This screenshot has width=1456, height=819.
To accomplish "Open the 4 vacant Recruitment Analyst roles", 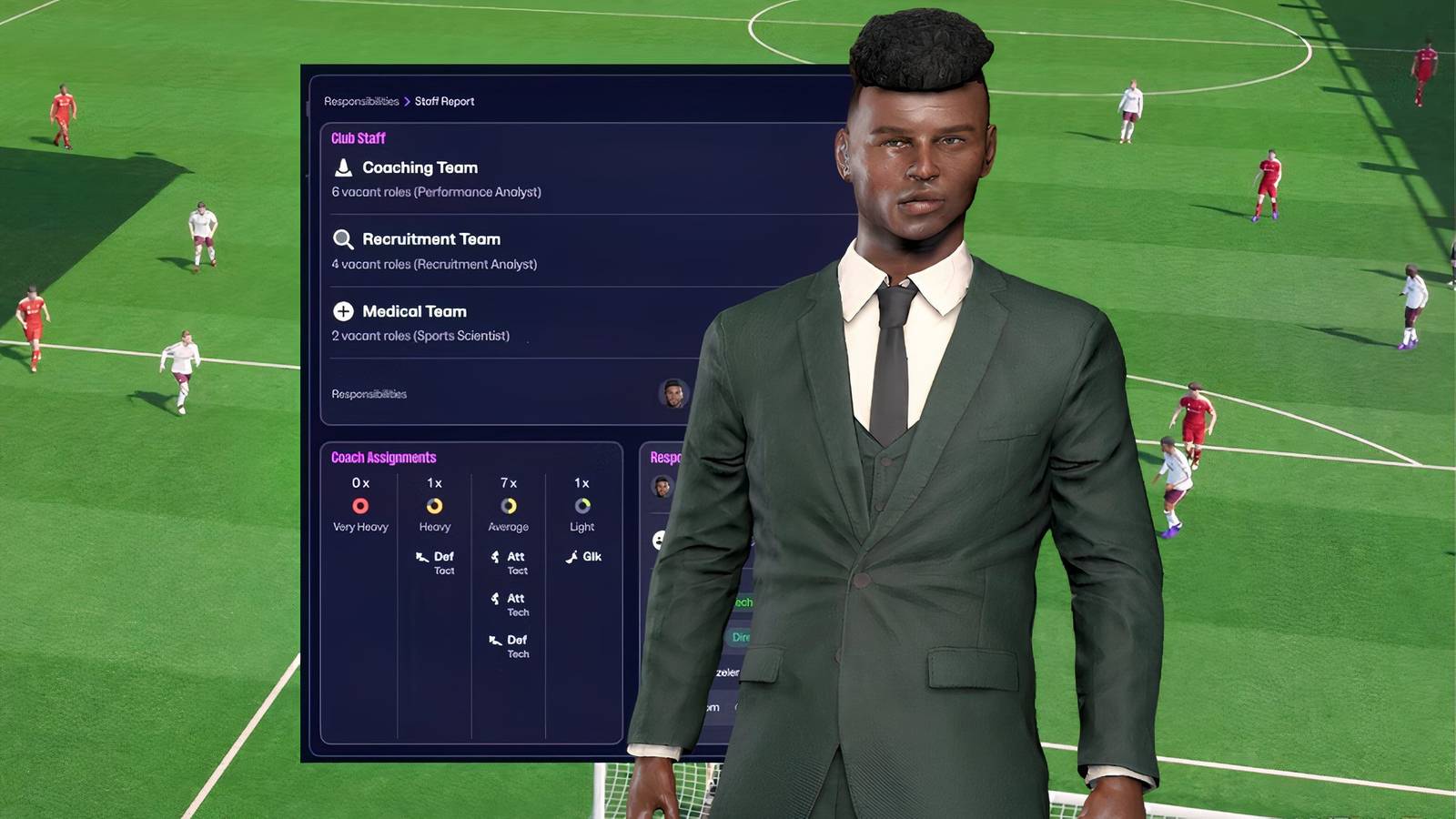I will [434, 264].
